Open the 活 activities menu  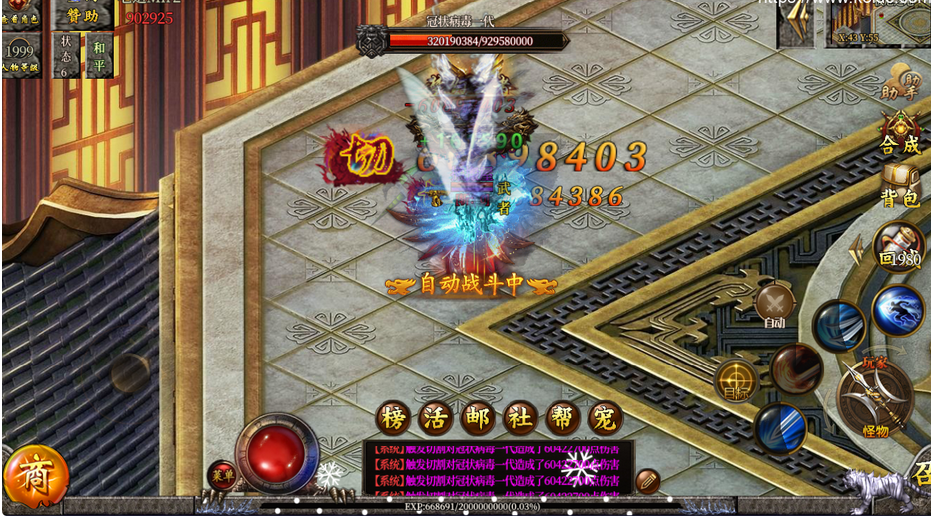(x=437, y=417)
